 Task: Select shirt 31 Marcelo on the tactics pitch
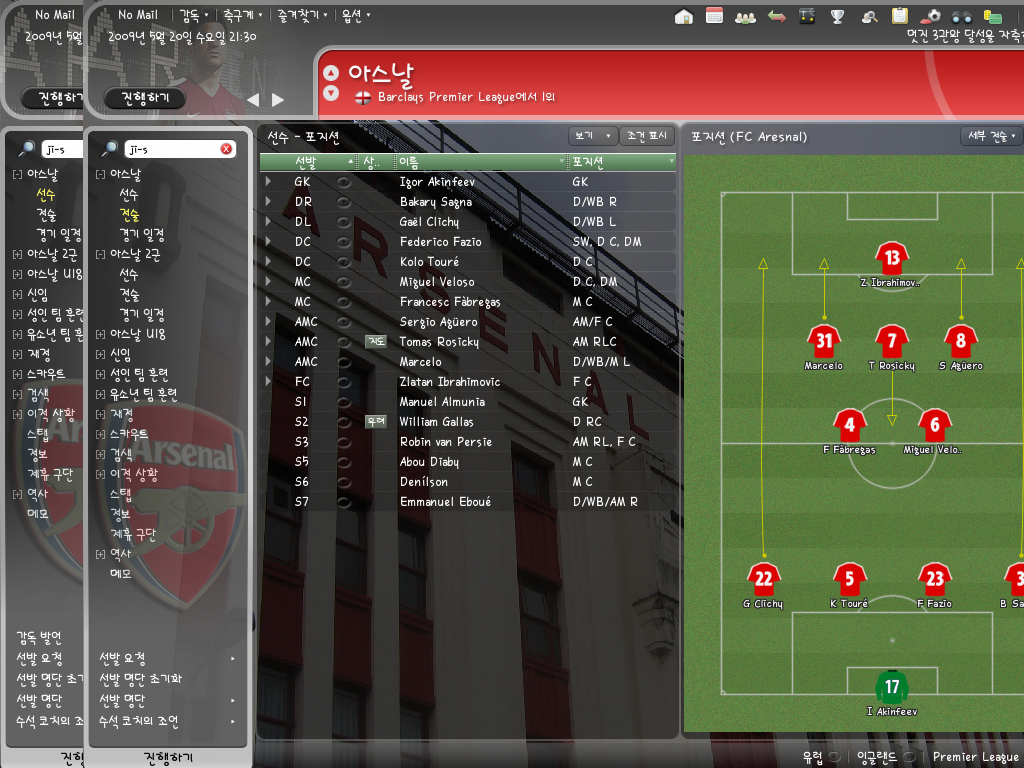(x=823, y=341)
